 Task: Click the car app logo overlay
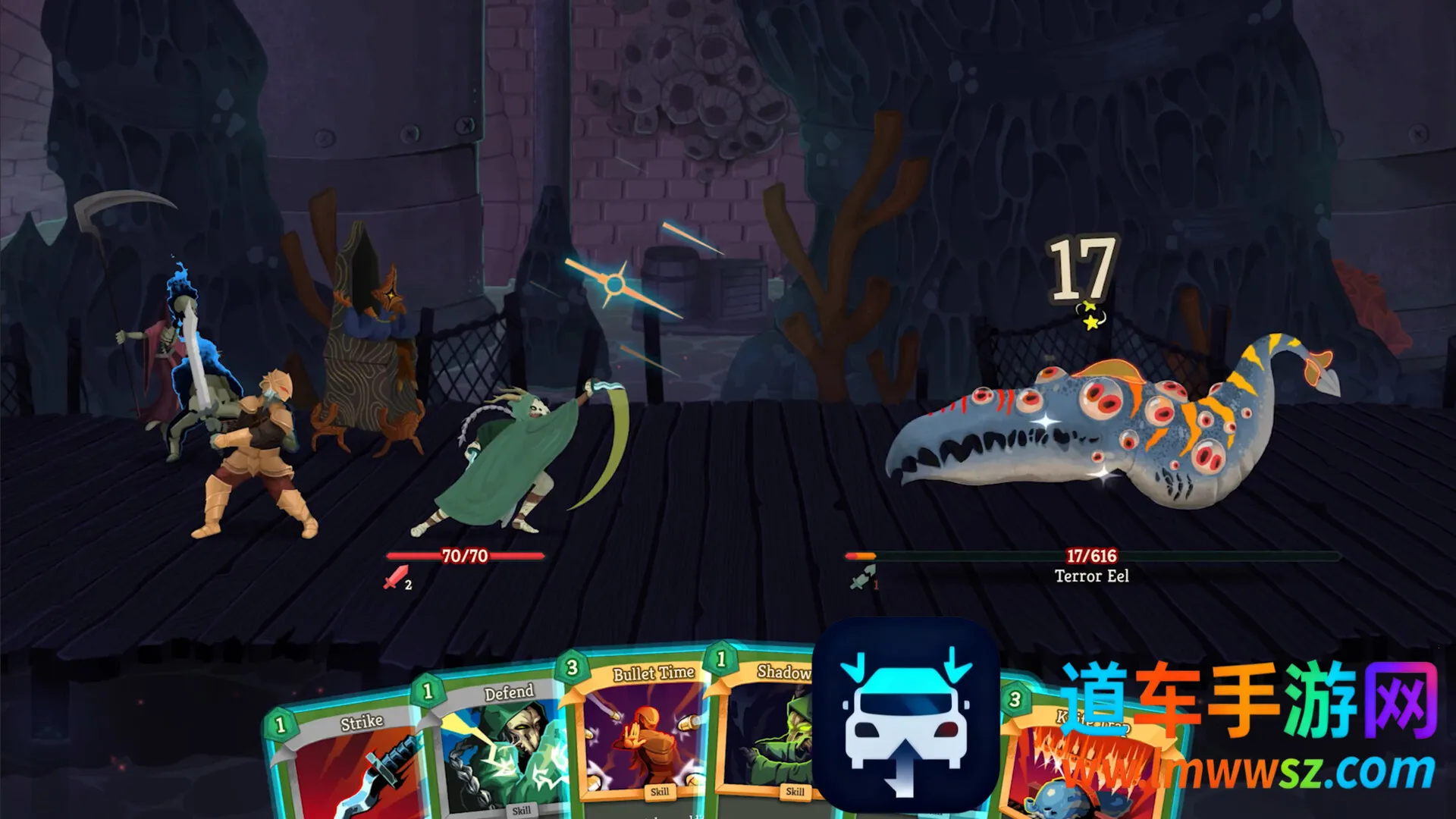905,714
